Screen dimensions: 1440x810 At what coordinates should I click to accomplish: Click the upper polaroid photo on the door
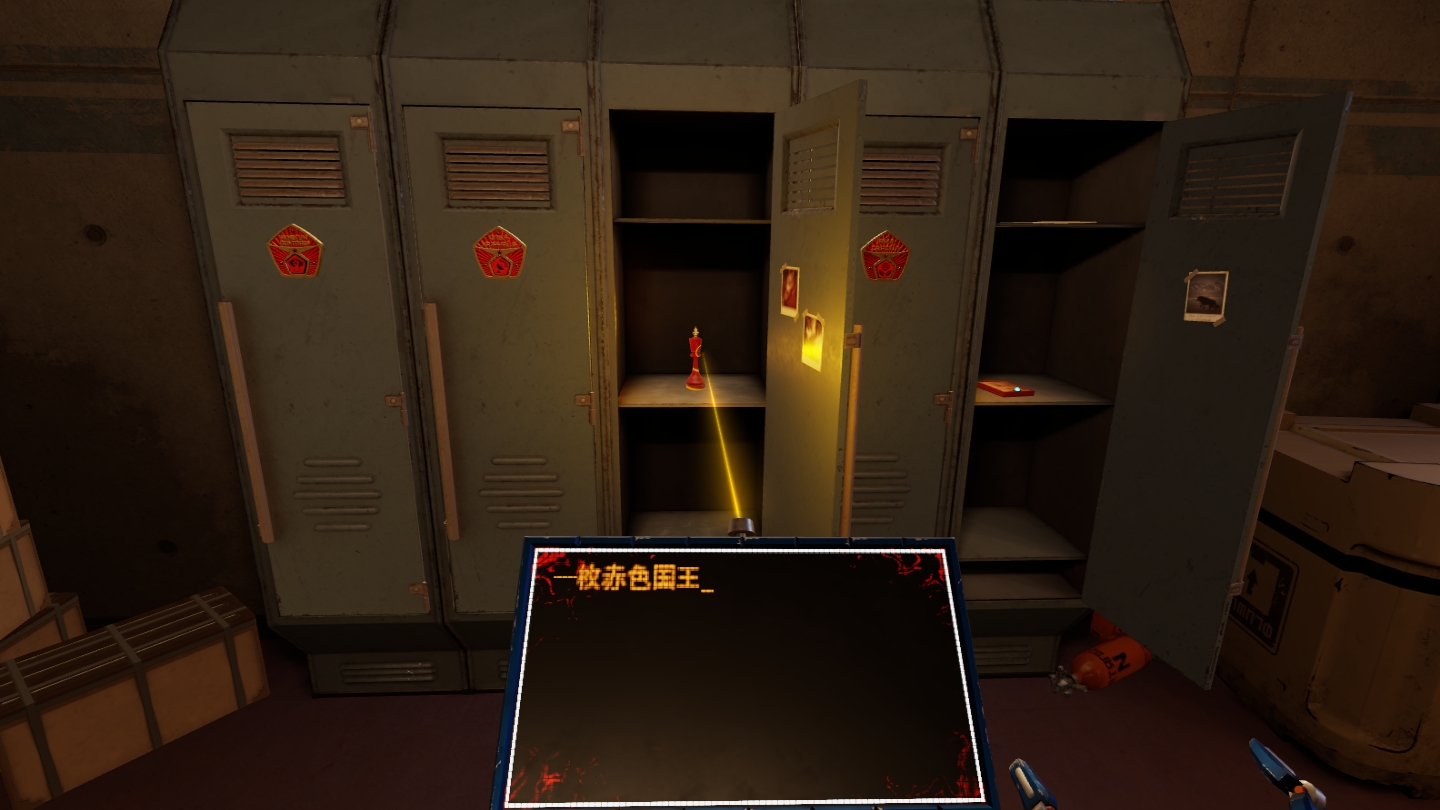click(x=790, y=290)
